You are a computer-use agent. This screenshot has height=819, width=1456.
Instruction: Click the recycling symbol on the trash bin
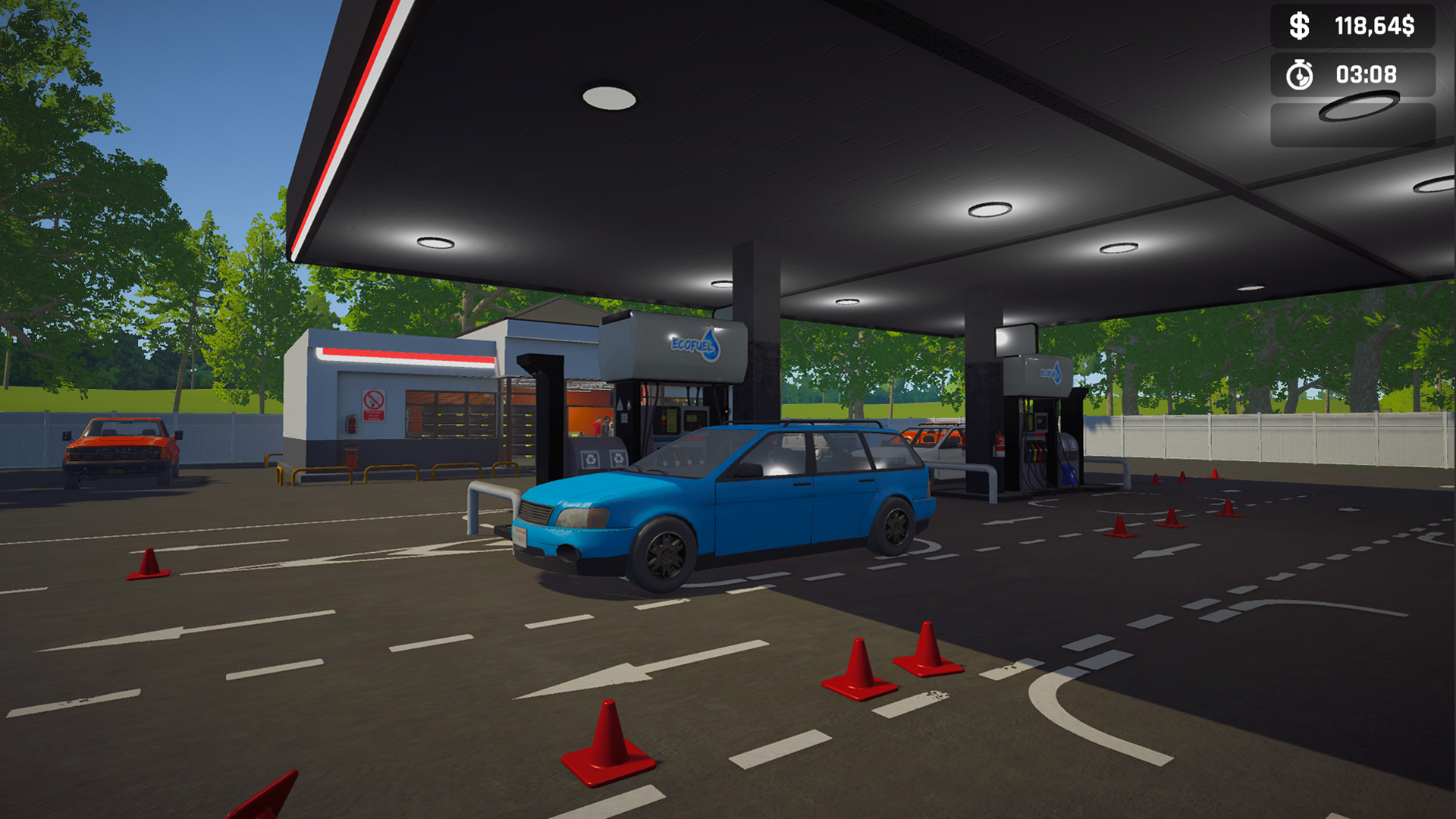click(x=591, y=460)
